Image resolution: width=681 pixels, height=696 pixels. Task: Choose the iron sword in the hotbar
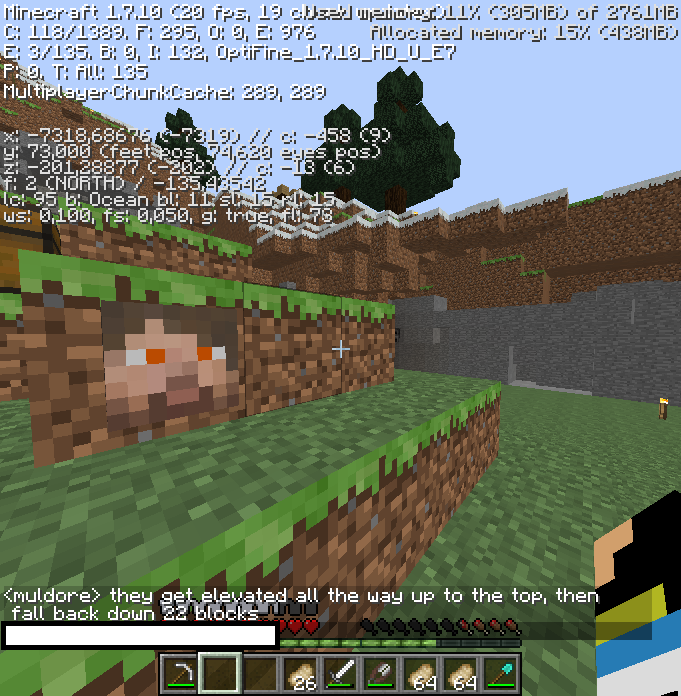click(340, 674)
